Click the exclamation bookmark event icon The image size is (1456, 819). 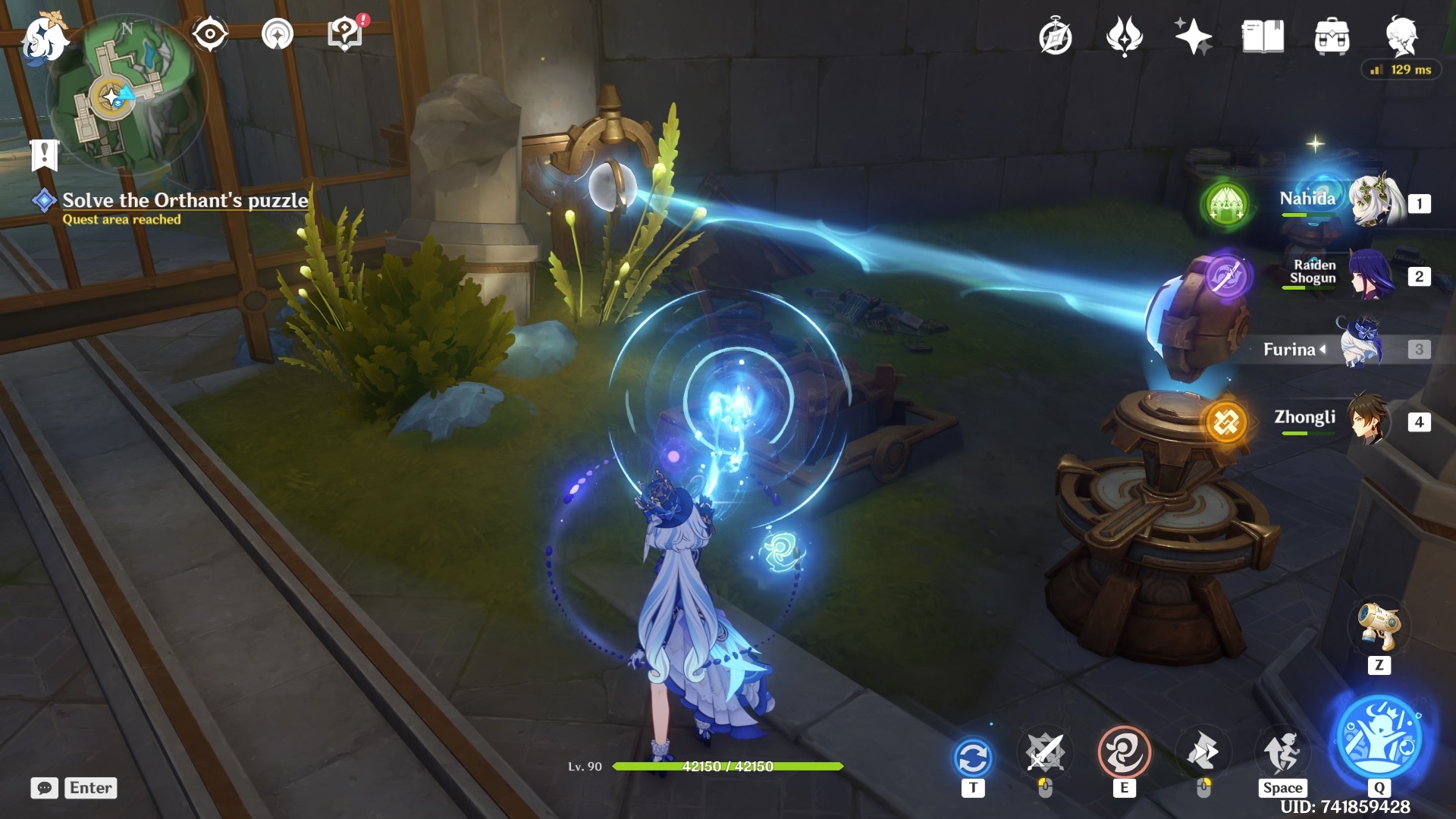pos(44,154)
